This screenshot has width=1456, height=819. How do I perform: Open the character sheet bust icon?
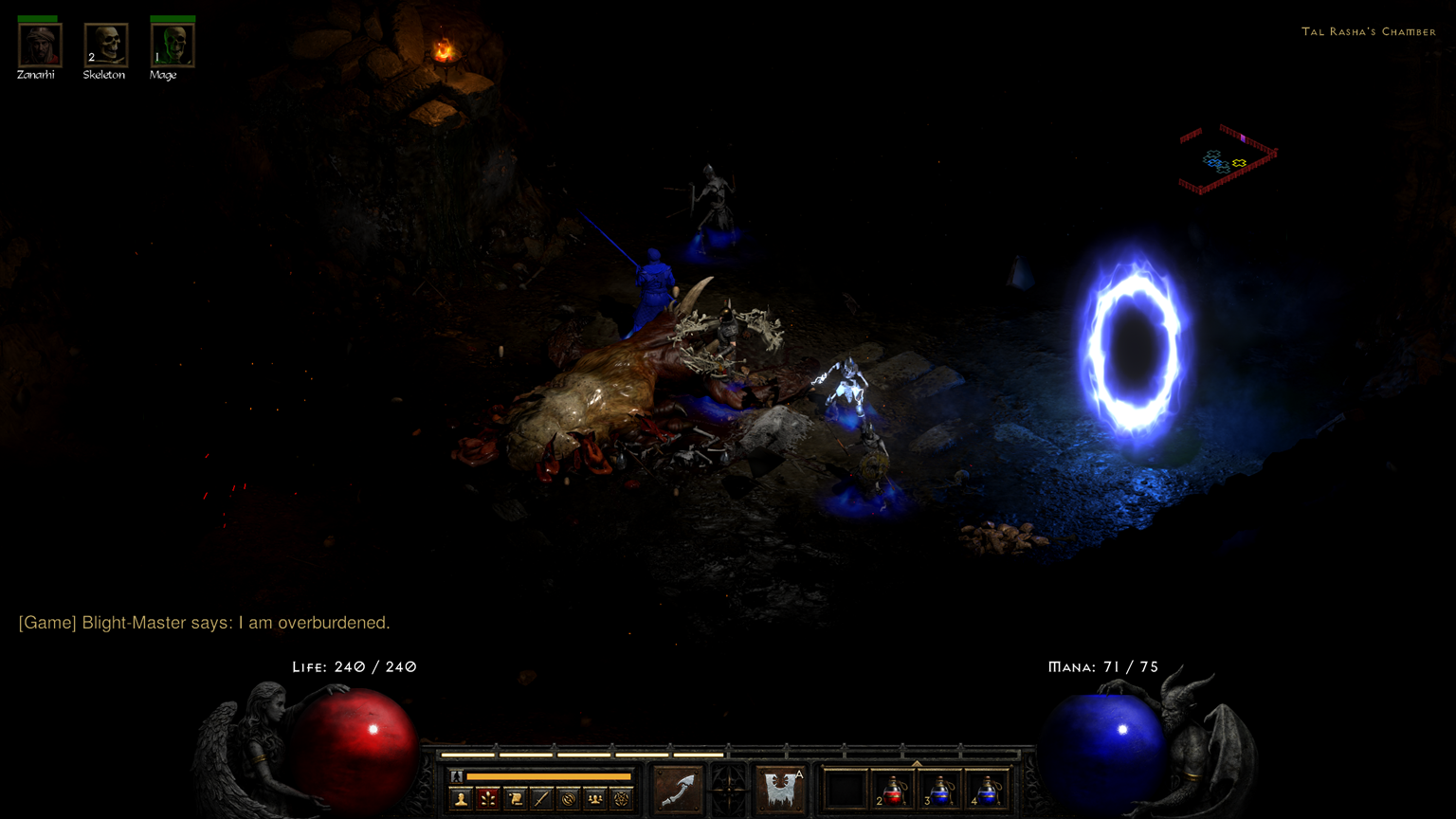(461, 799)
